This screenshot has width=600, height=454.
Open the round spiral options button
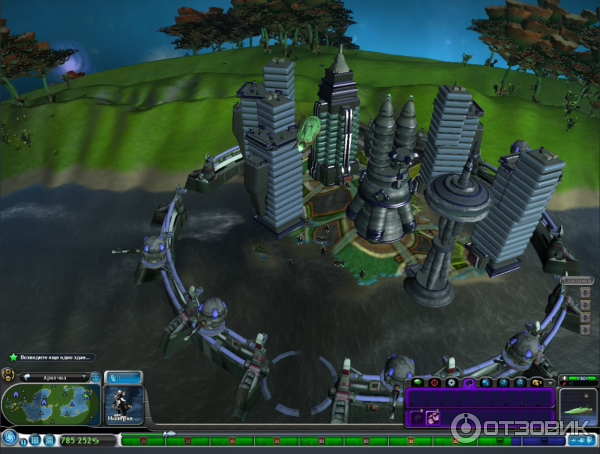pos(9,437)
